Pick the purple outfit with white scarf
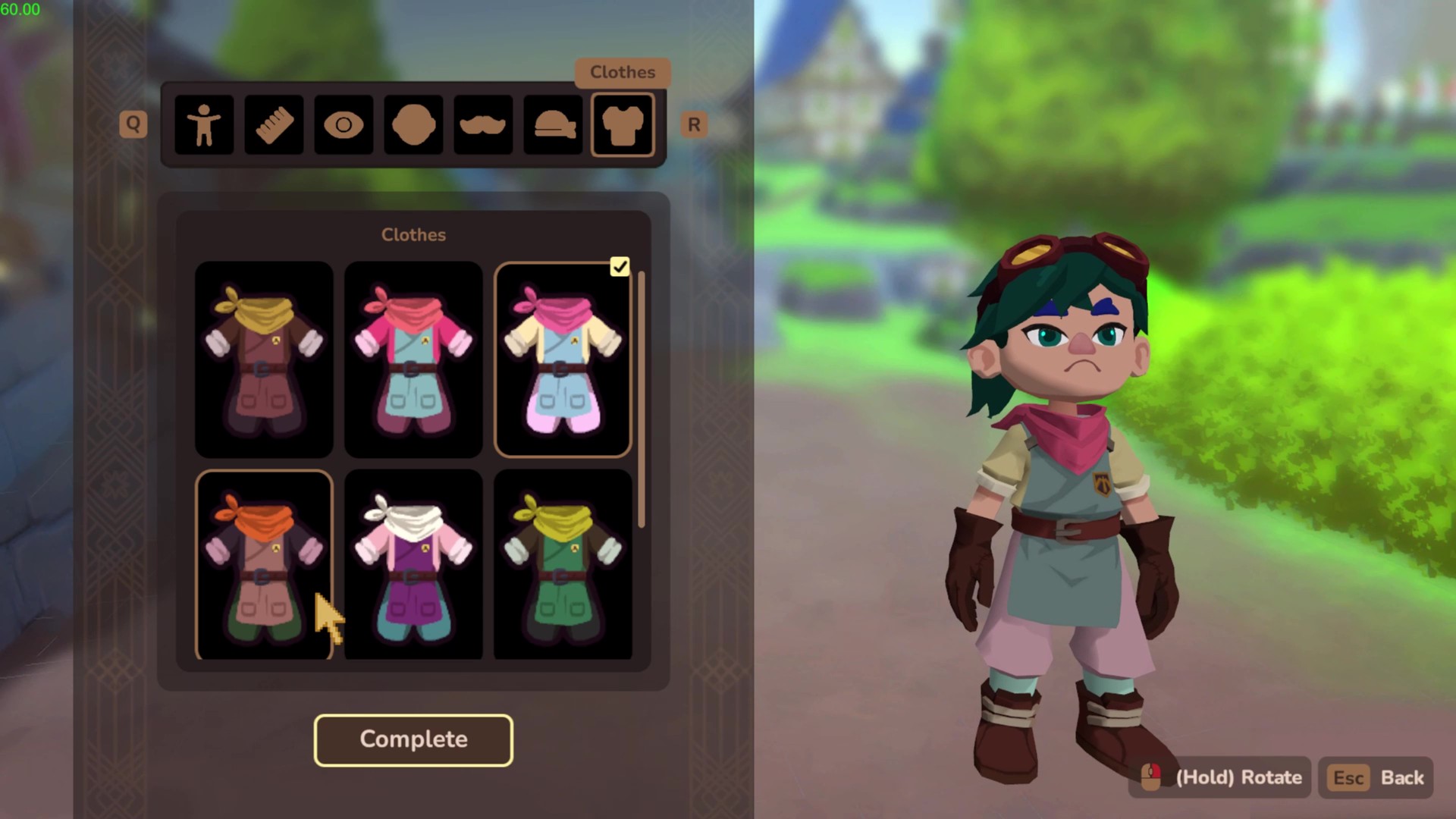 (x=413, y=564)
